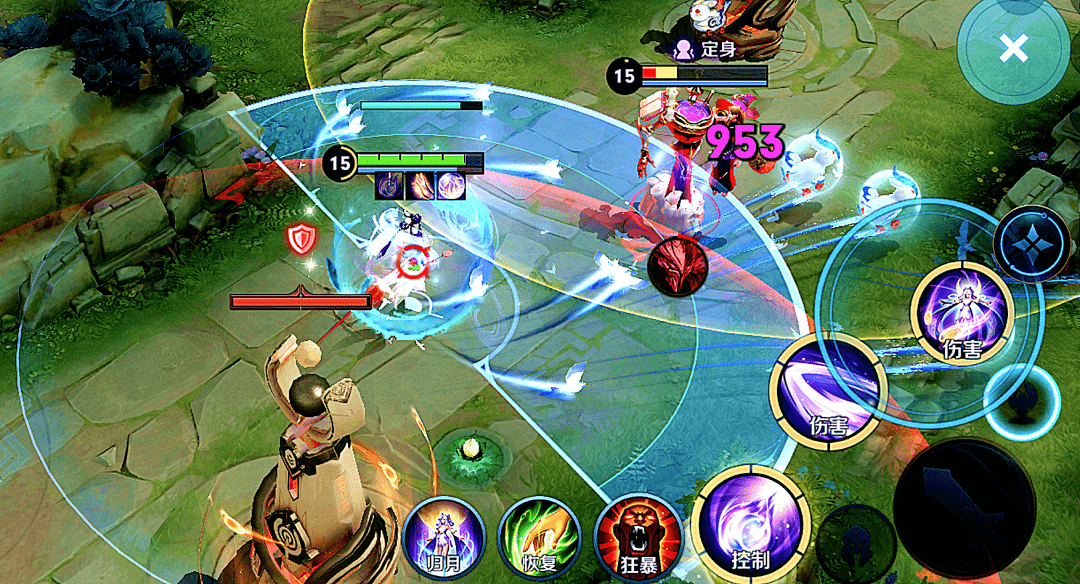Tap the large dark basic attack button

963,509
